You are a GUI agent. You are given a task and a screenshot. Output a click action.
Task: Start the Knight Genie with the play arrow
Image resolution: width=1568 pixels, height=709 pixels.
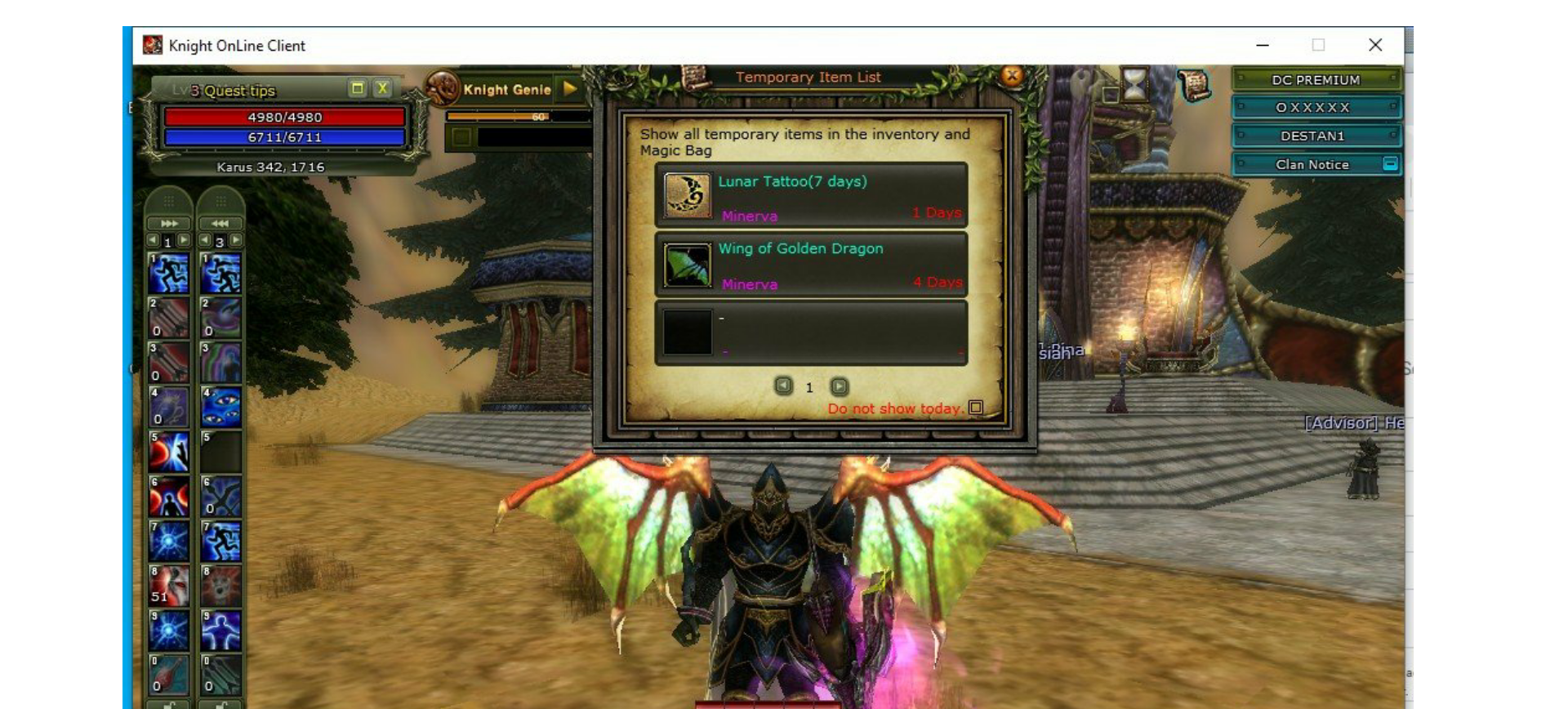569,89
